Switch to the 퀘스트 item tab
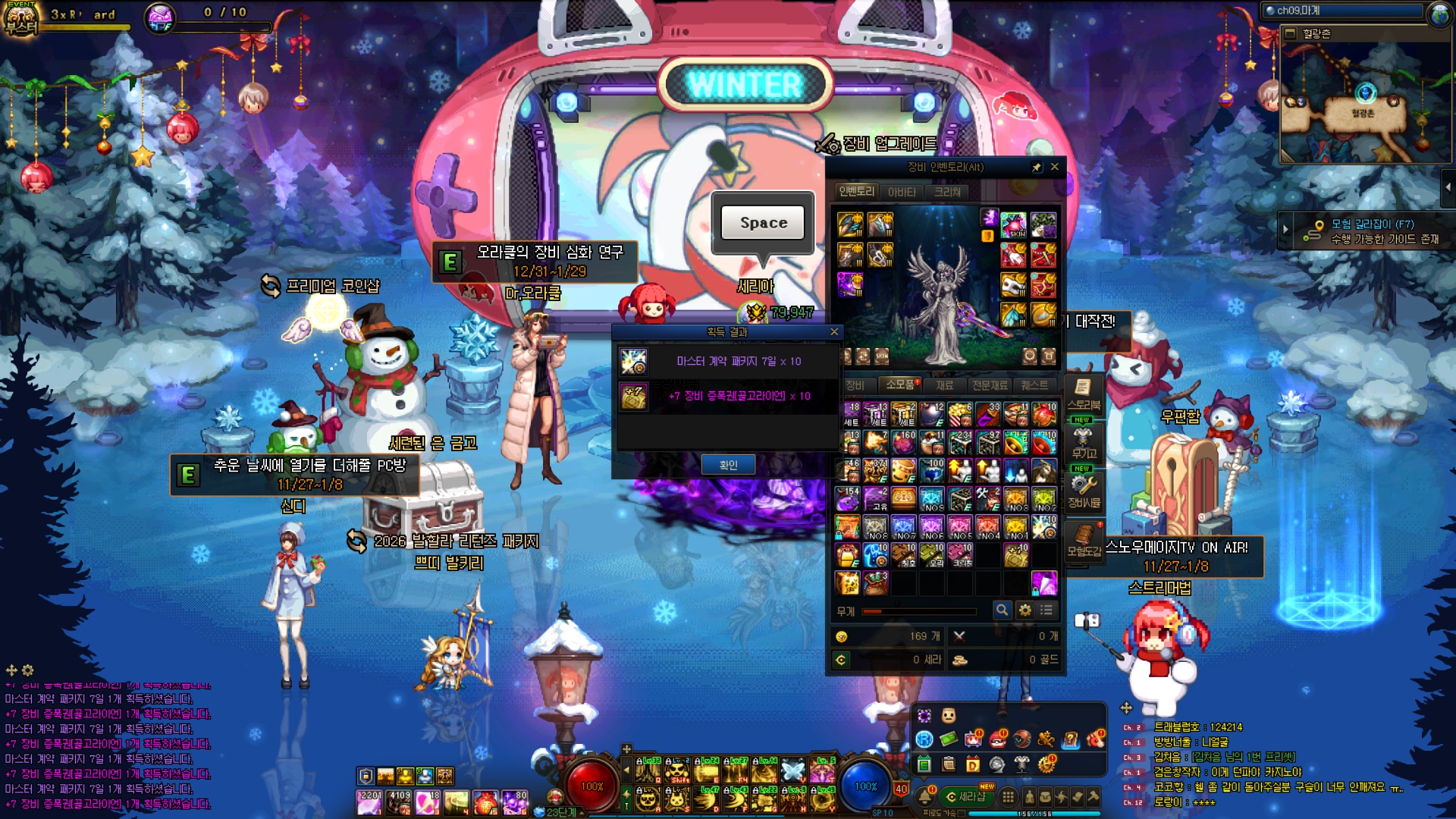 (1034, 385)
